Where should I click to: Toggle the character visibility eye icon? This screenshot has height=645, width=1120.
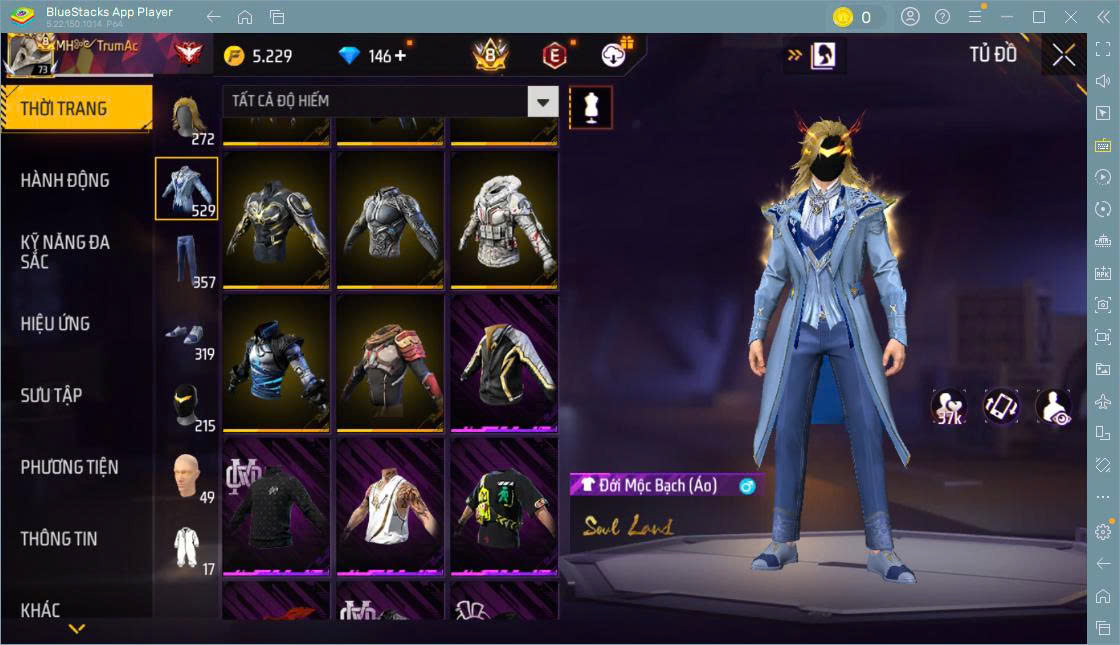tap(1053, 407)
